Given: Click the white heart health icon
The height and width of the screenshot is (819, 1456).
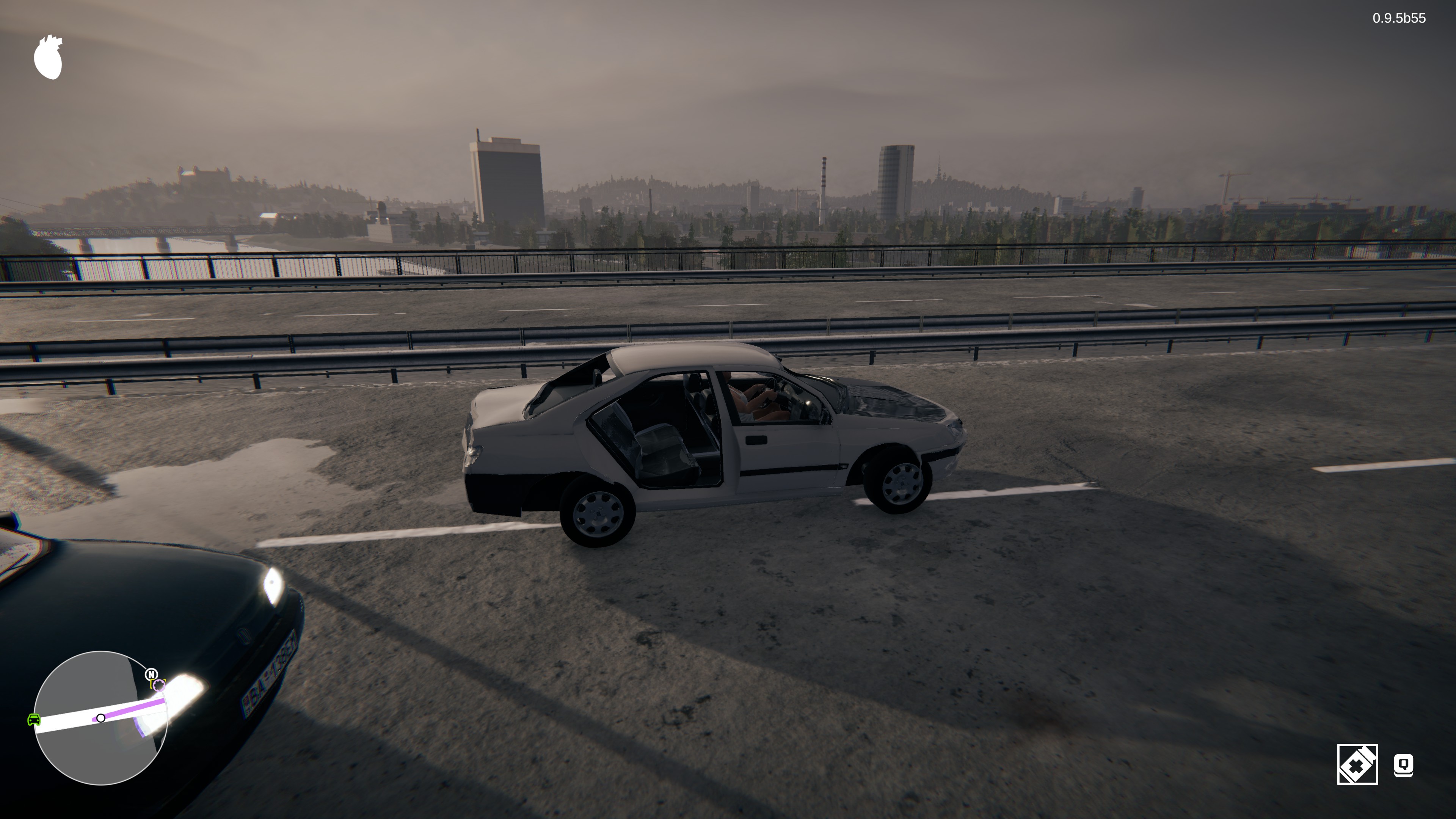Looking at the screenshot, I should point(48,58).
